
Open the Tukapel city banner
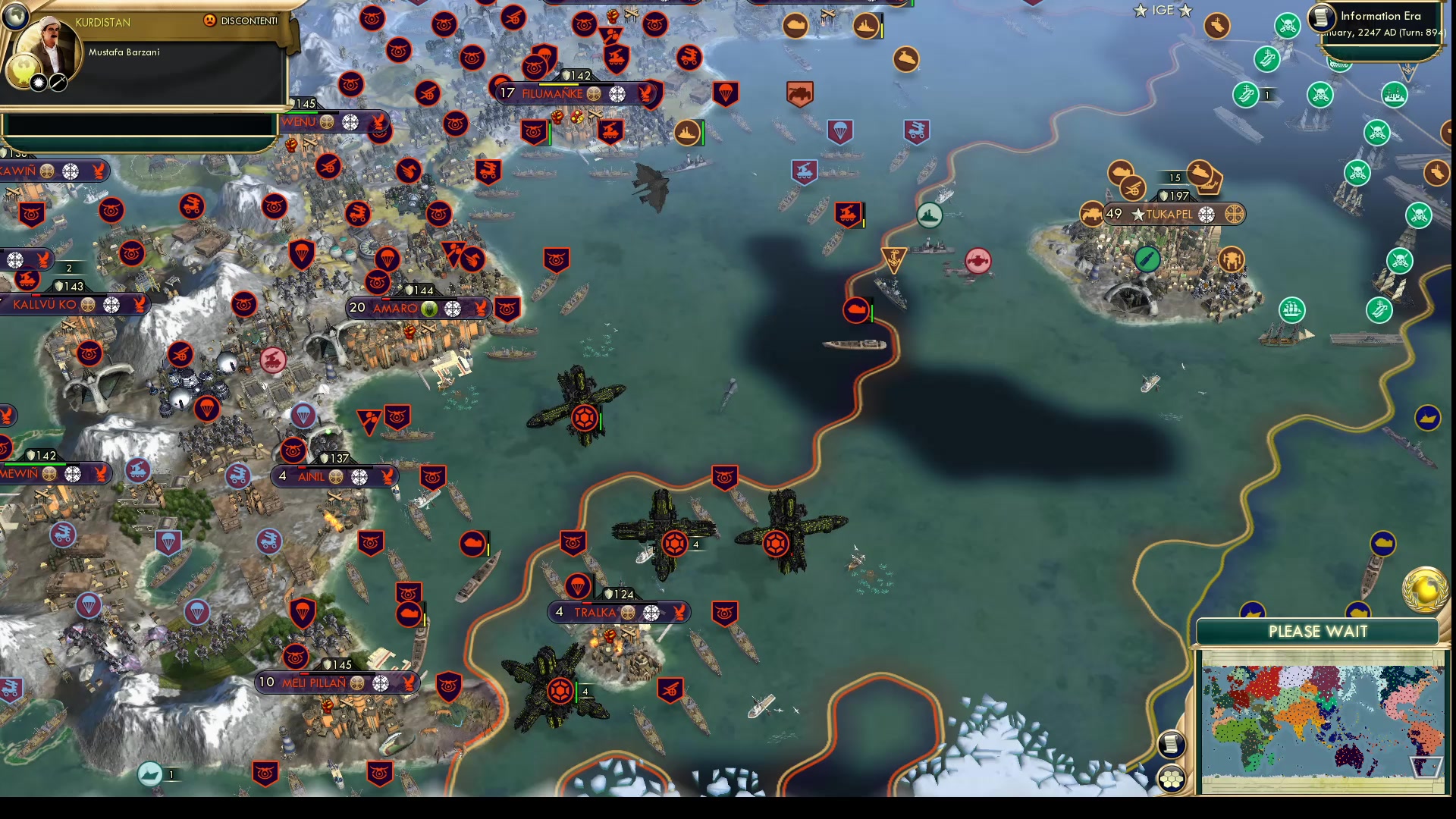click(x=1174, y=215)
